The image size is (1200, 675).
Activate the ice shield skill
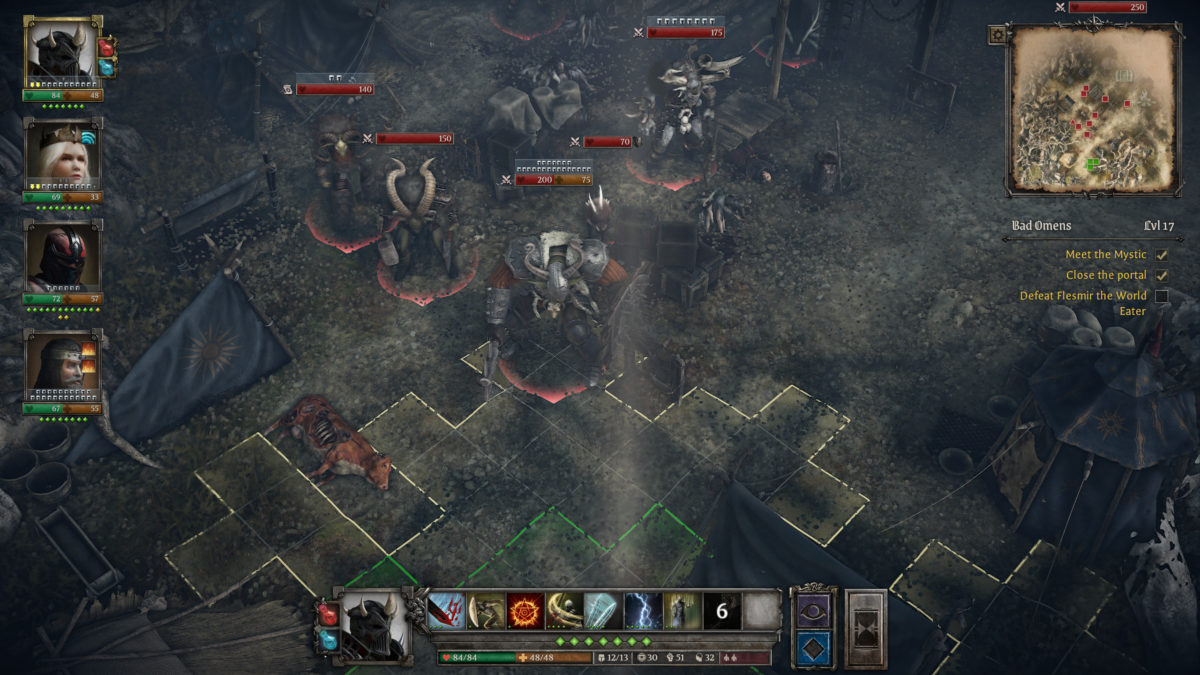pyautogui.click(x=603, y=611)
